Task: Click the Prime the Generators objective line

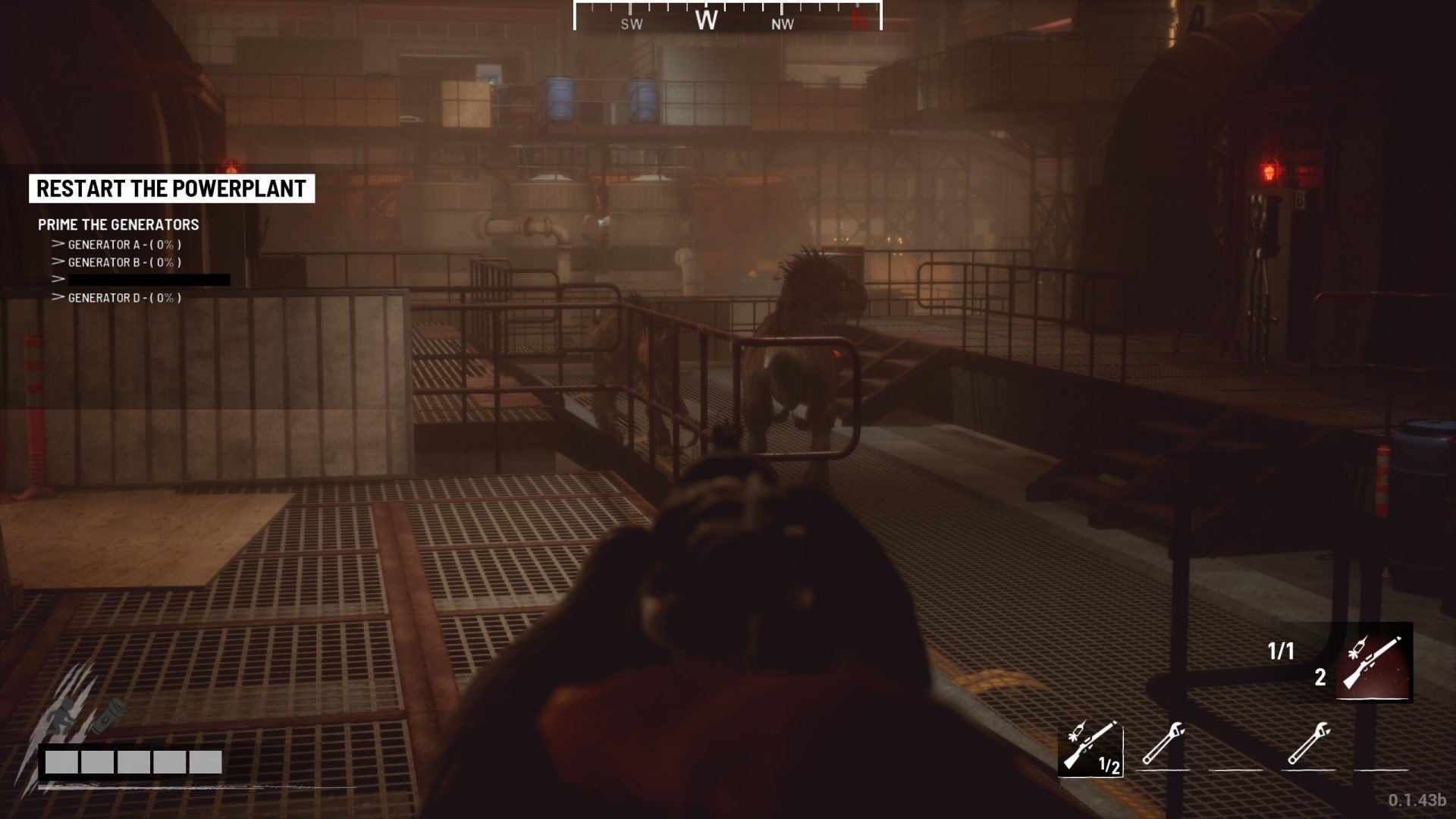Action: point(118,224)
